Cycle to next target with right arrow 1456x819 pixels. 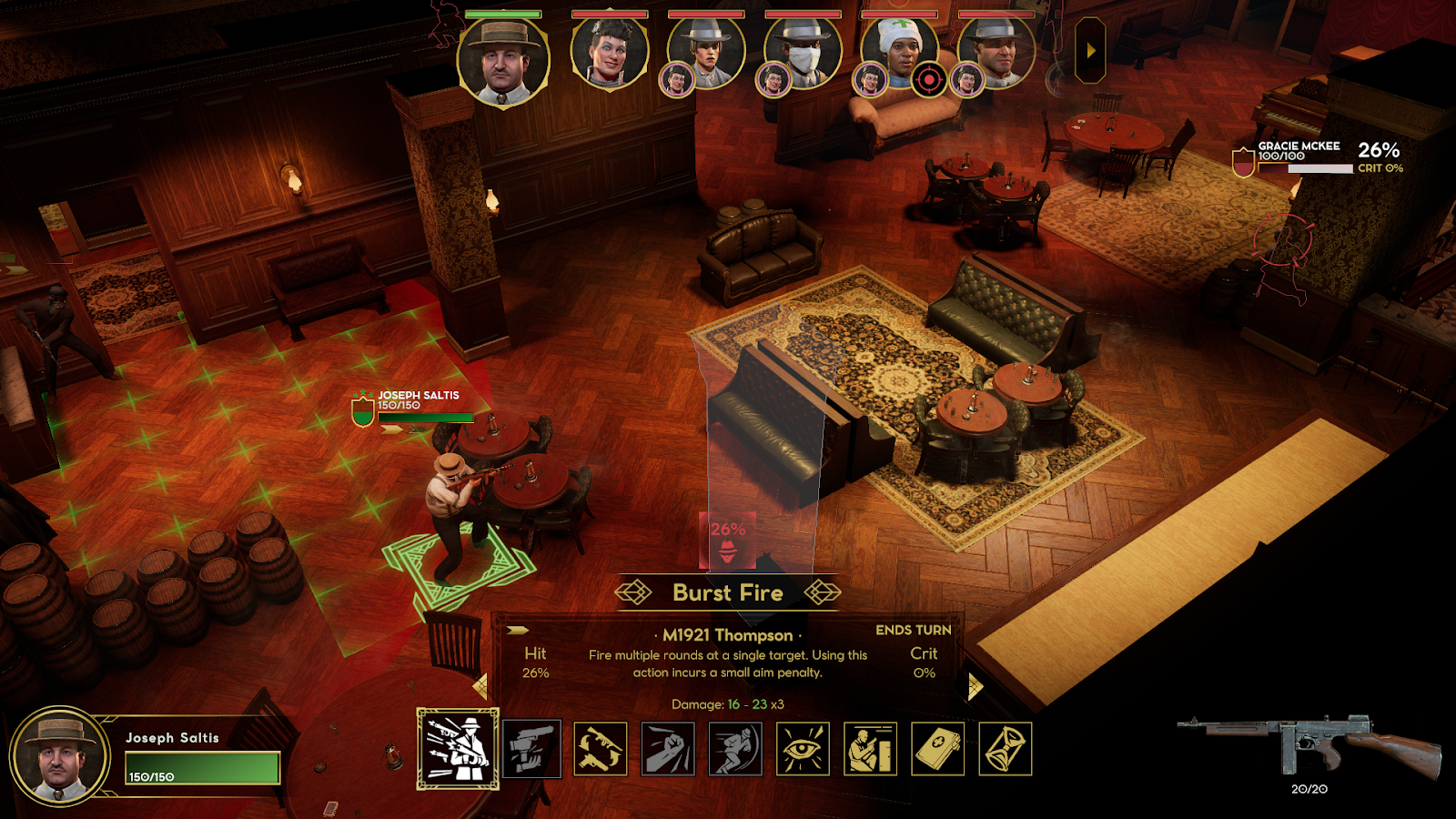975,686
